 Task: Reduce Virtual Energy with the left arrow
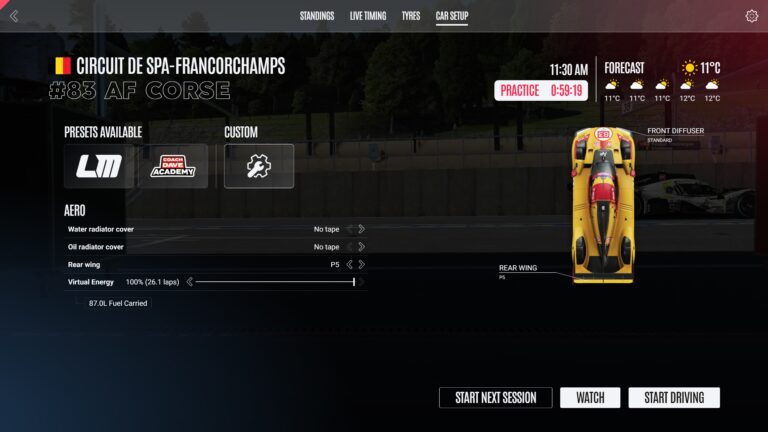189,282
